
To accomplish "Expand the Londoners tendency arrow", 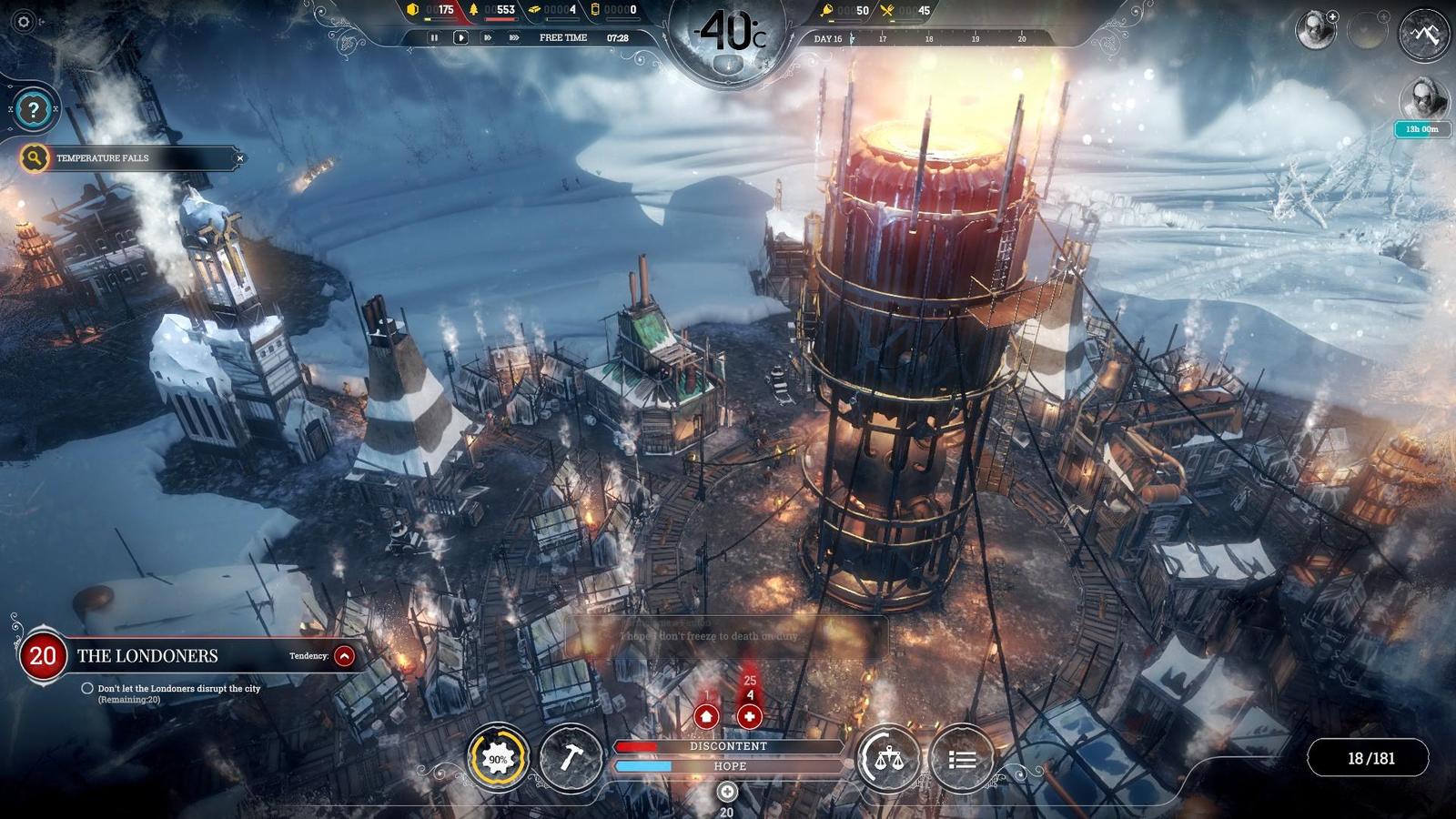I will 344,655.
